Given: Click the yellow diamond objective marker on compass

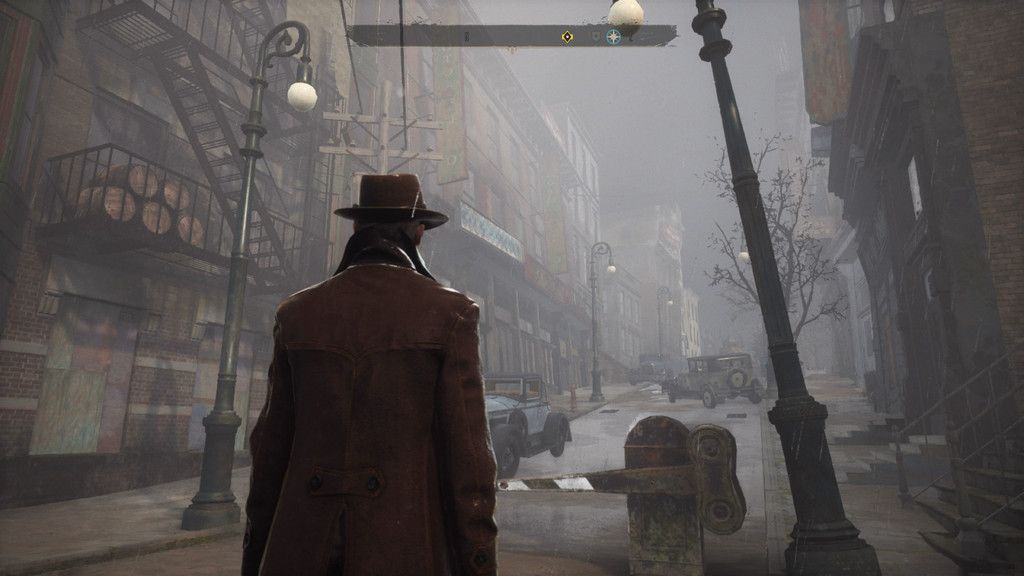Looking at the screenshot, I should pos(567,37).
